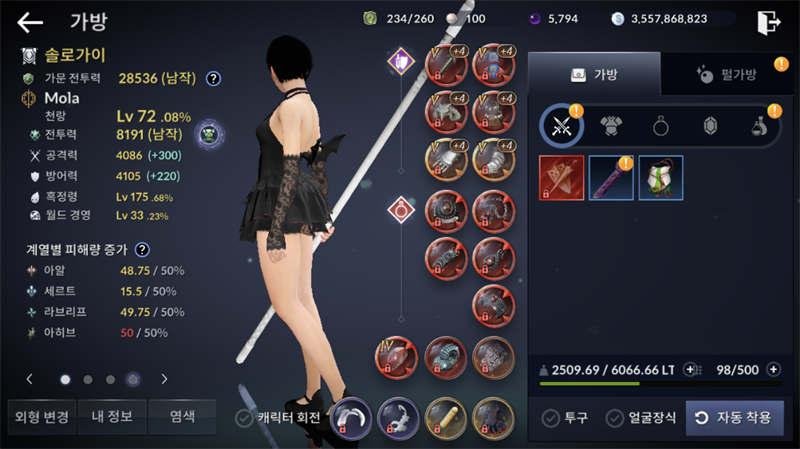
Task: Select the purple weapon item in bag
Action: tap(611, 178)
